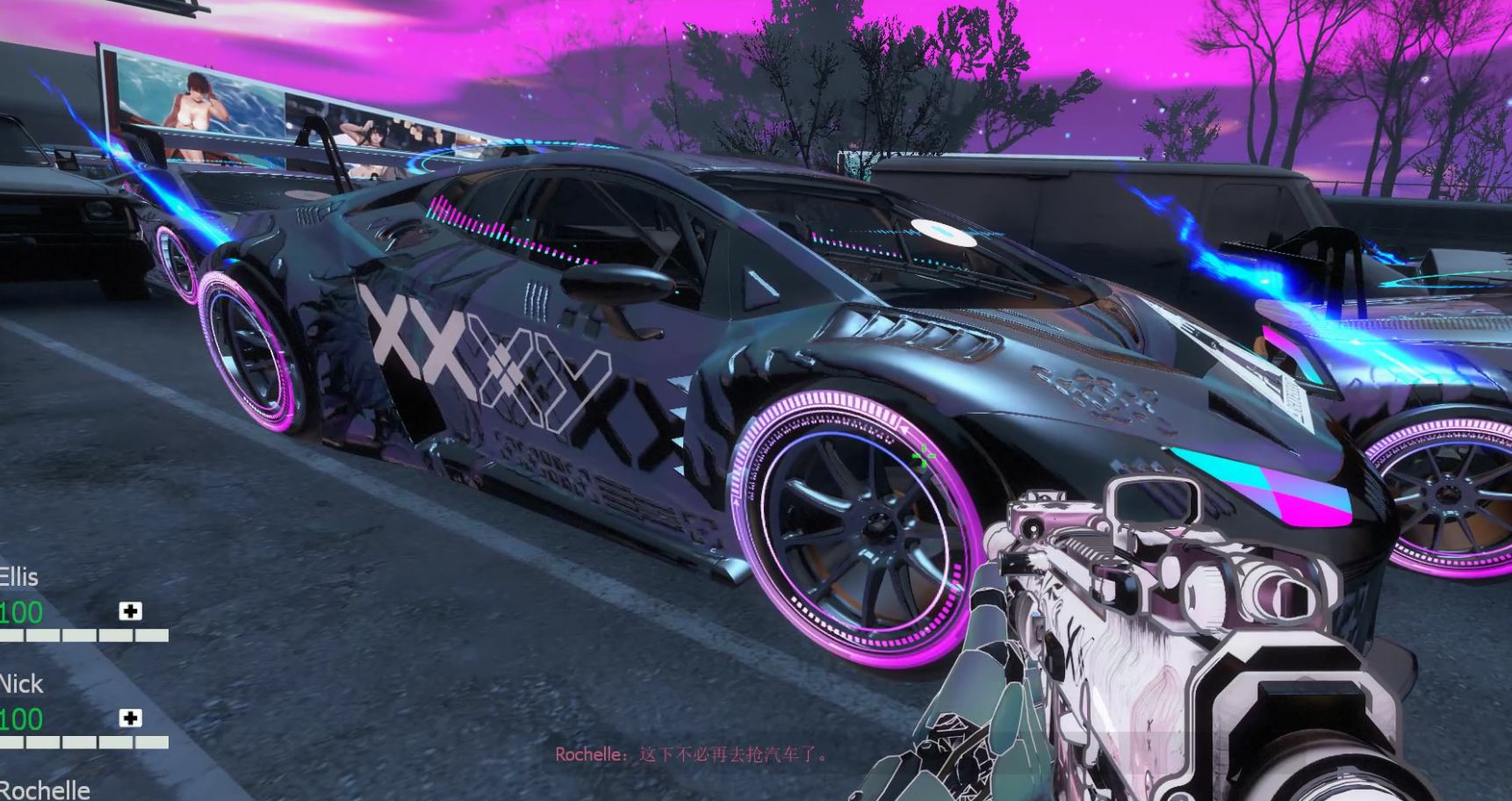Click Nick's first aid kit icon
The width and height of the screenshot is (1512, 801).
tap(130, 718)
